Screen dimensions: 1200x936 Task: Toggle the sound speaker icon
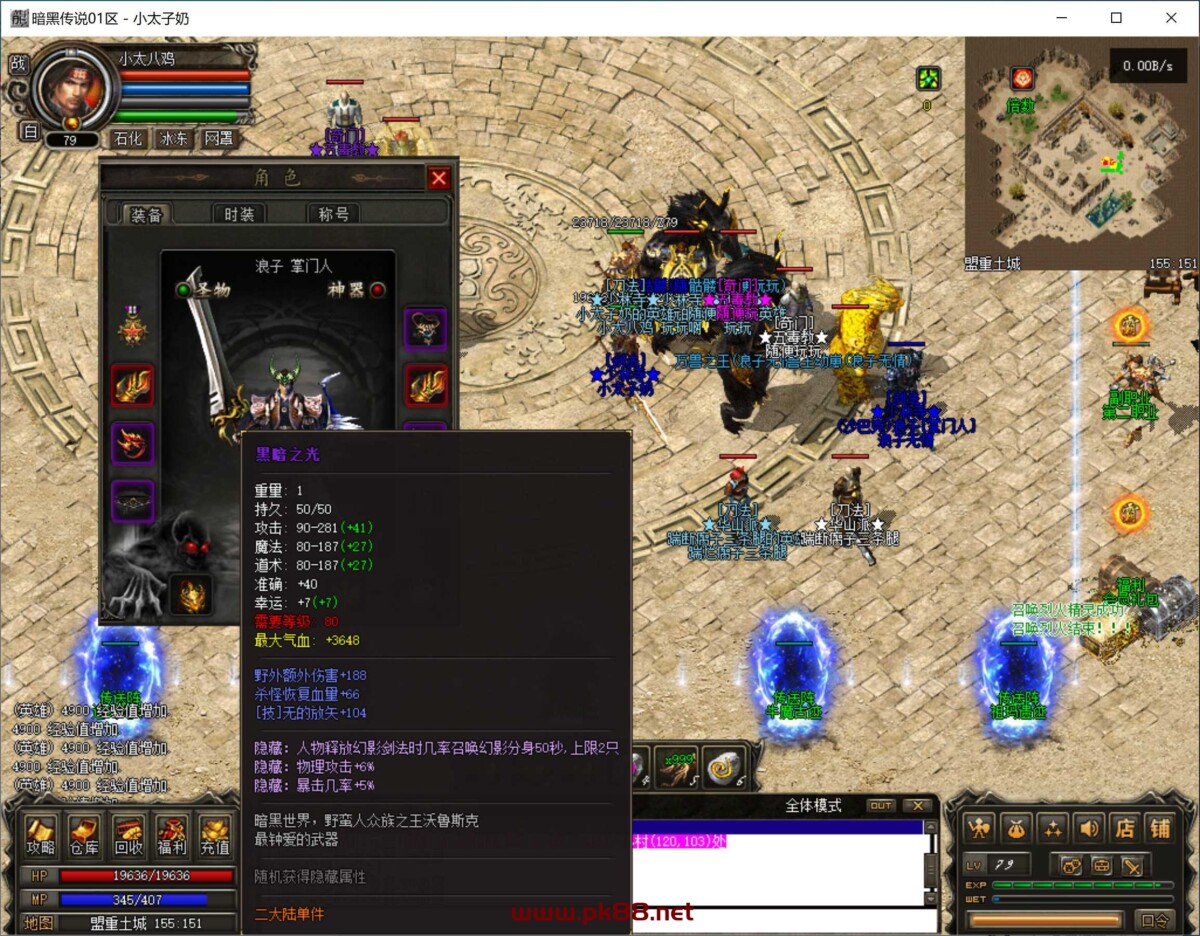(1089, 828)
